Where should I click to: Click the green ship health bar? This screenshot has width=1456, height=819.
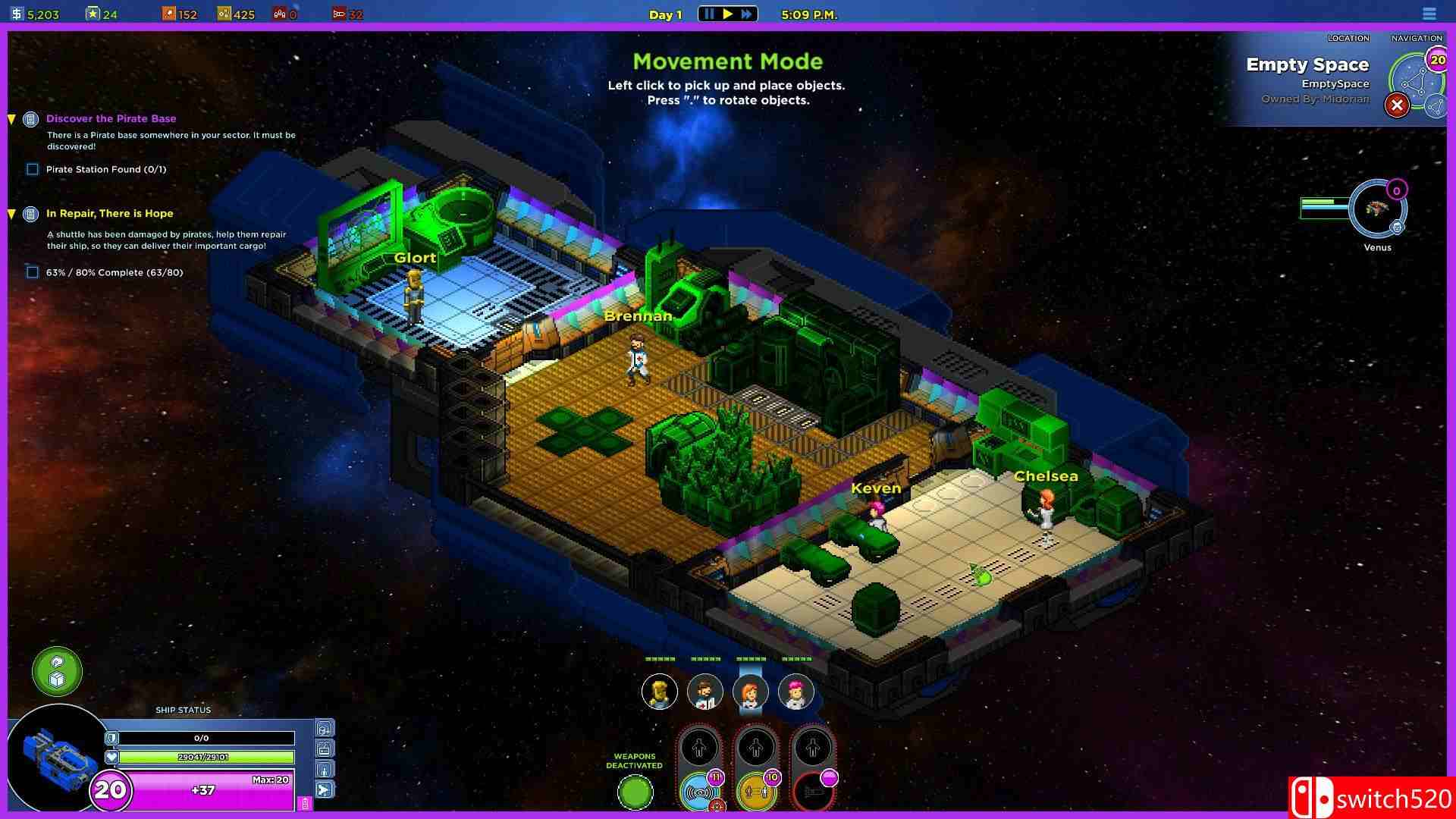[x=209, y=757]
